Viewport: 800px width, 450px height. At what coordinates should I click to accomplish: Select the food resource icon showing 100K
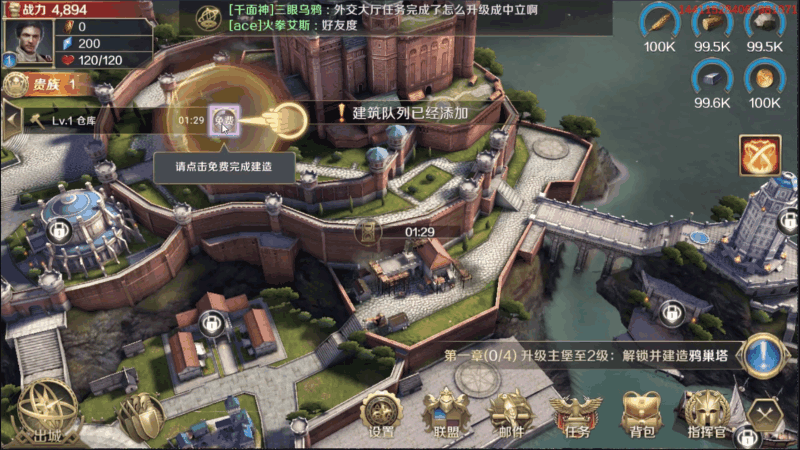coord(659,20)
